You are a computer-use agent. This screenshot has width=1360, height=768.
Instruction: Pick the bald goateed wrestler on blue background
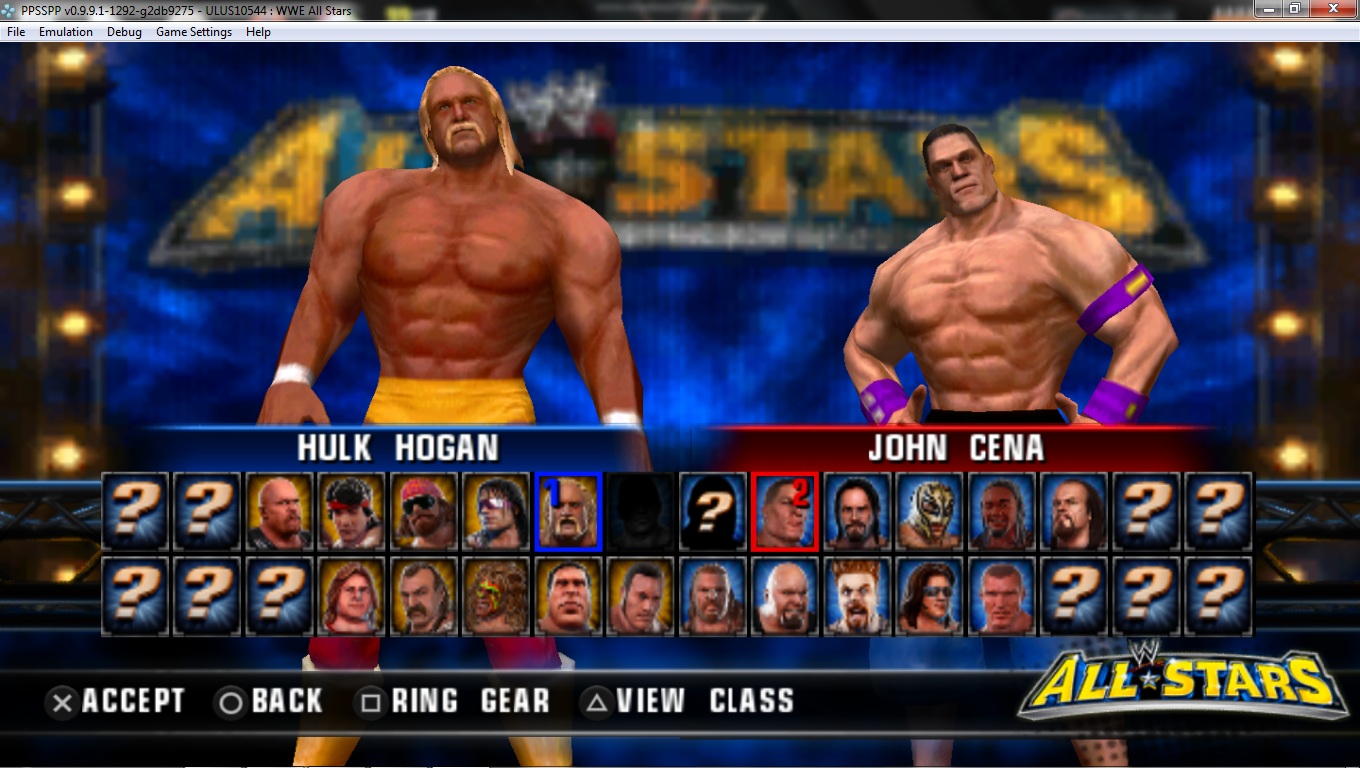pos(785,597)
